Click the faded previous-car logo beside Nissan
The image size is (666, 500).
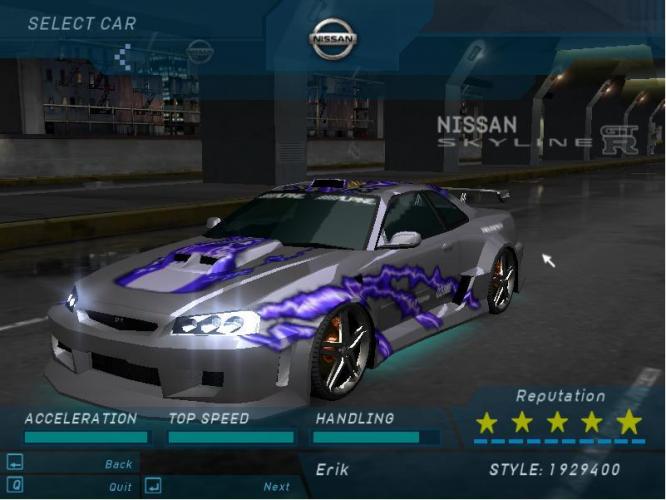200,50
